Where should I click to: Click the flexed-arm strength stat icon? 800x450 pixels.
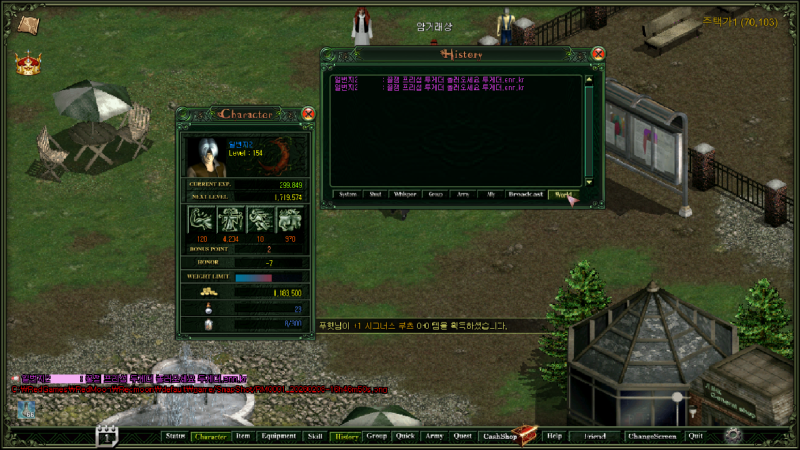tap(201, 220)
